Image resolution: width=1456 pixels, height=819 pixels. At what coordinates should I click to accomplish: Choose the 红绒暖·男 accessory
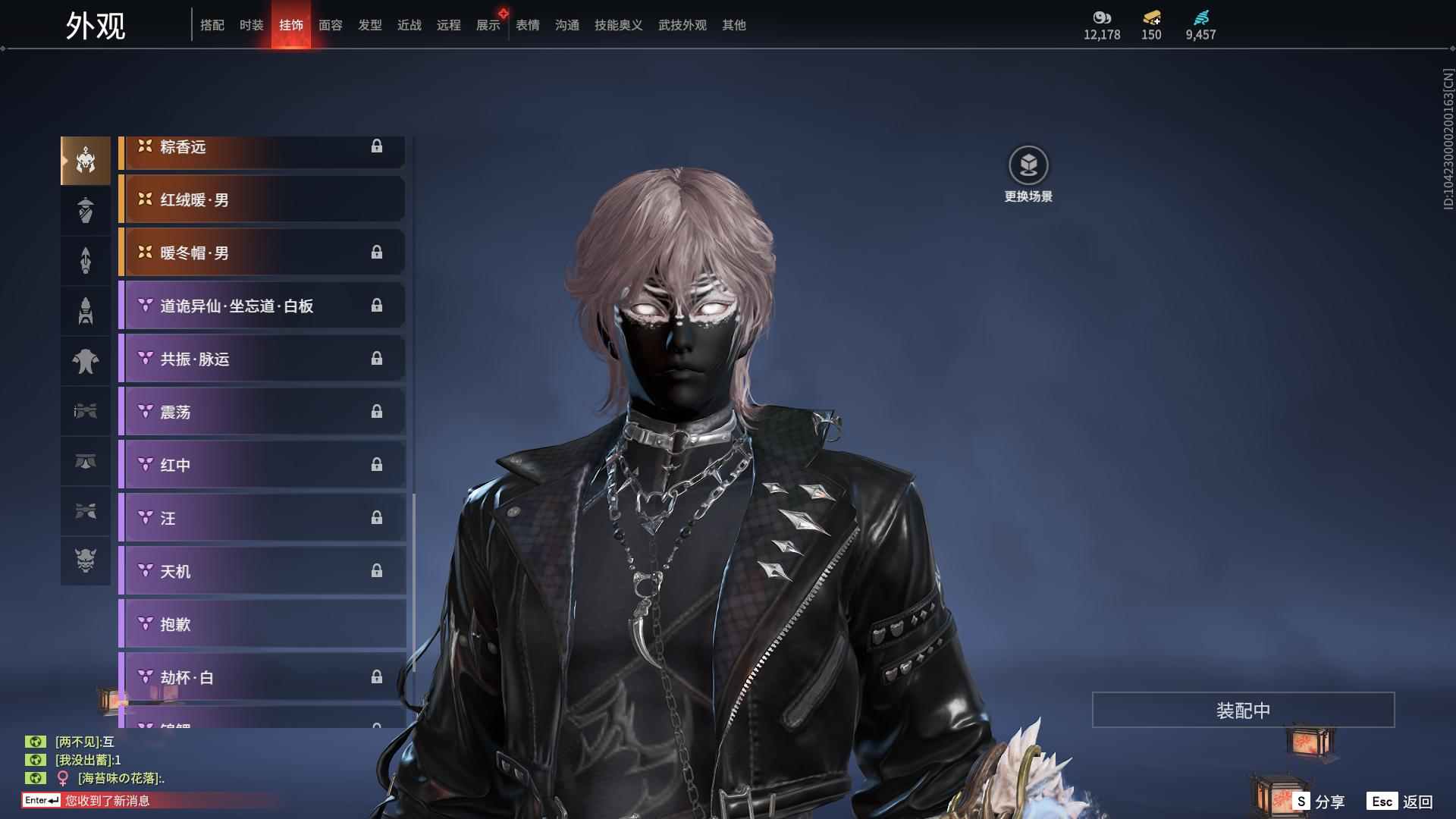pyautogui.click(x=262, y=199)
